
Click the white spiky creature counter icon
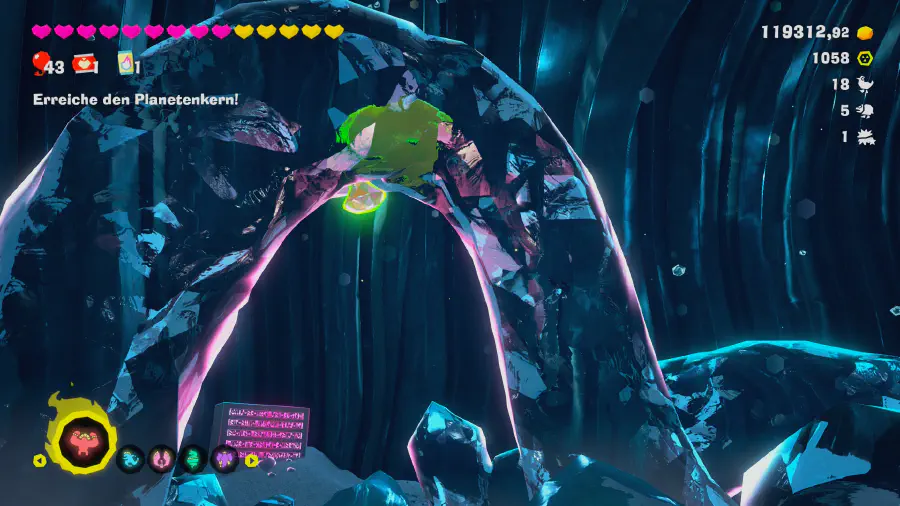click(866, 137)
